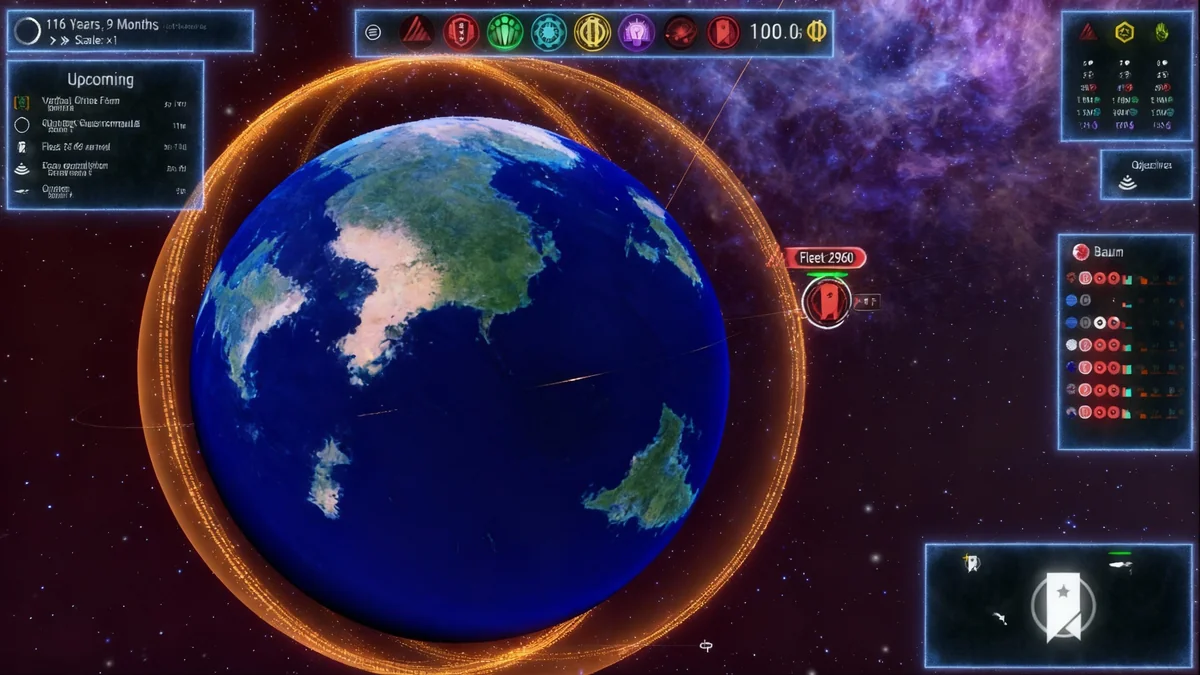Click the red fleet marker beside the planet
The width and height of the screenshot is (1200, 675).
pyautogui.click(x=826, y=301)
